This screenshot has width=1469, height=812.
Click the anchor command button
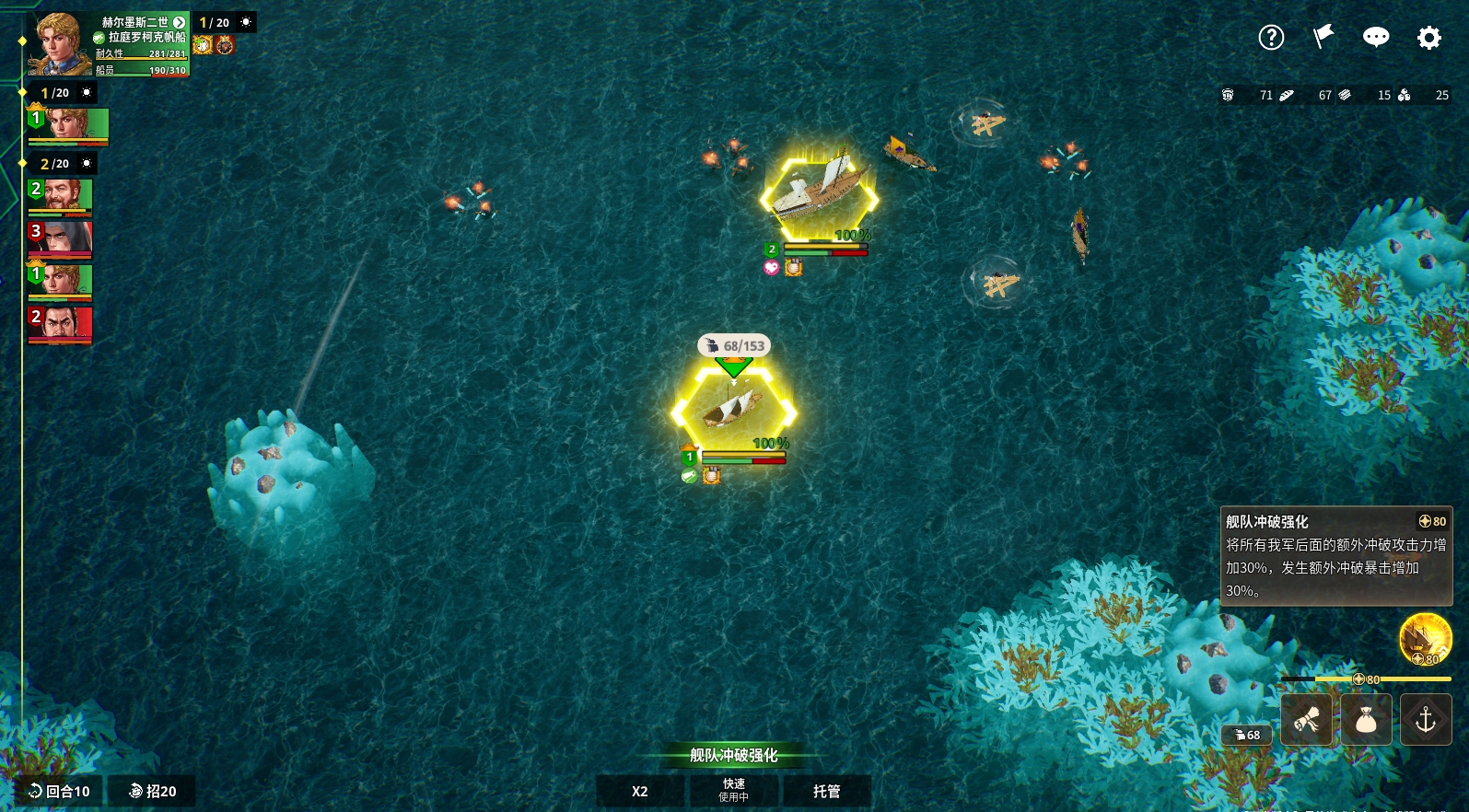(x=1426, y=720)
